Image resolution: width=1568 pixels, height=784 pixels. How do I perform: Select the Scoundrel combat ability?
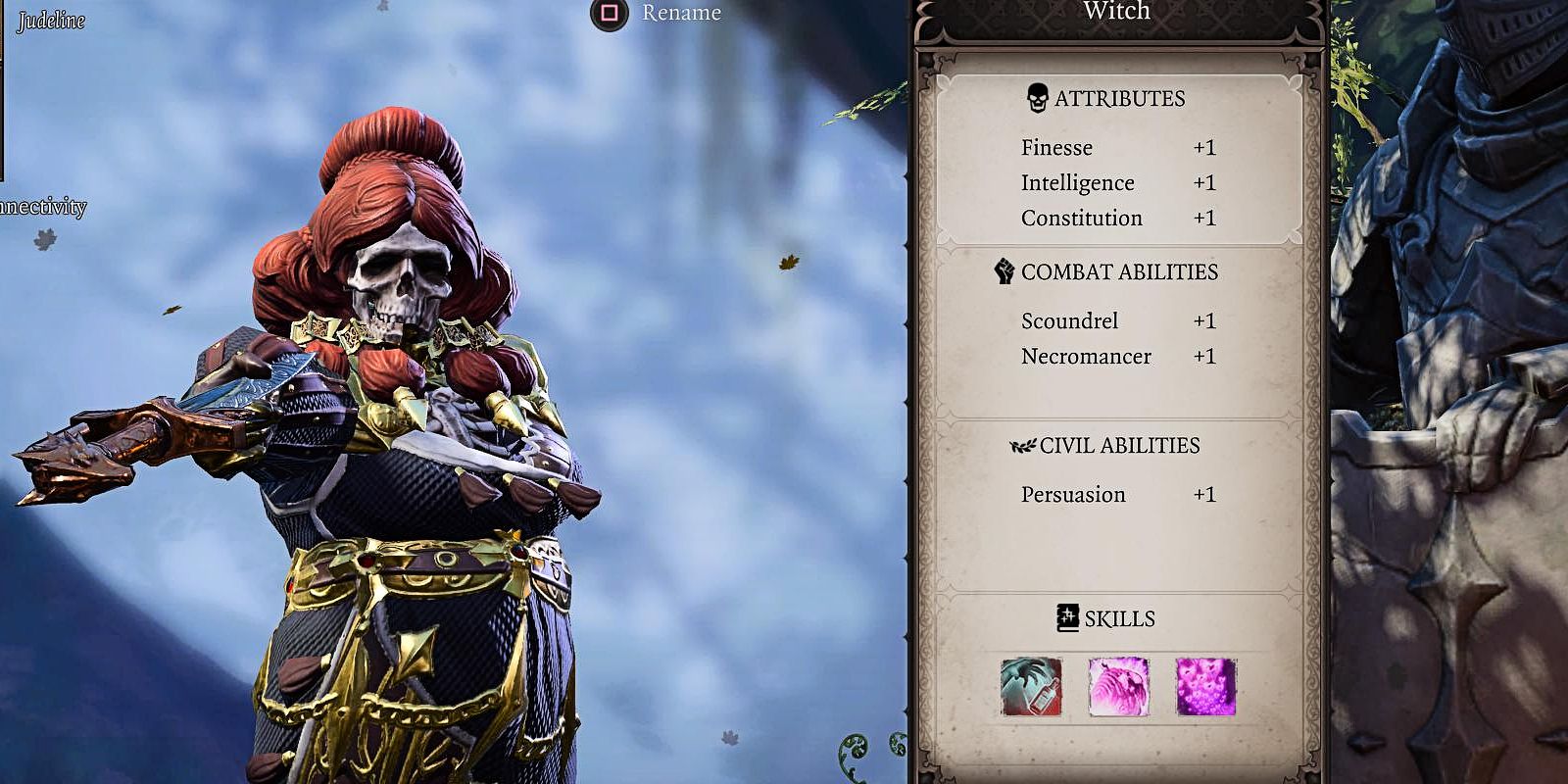(1117, 321)
